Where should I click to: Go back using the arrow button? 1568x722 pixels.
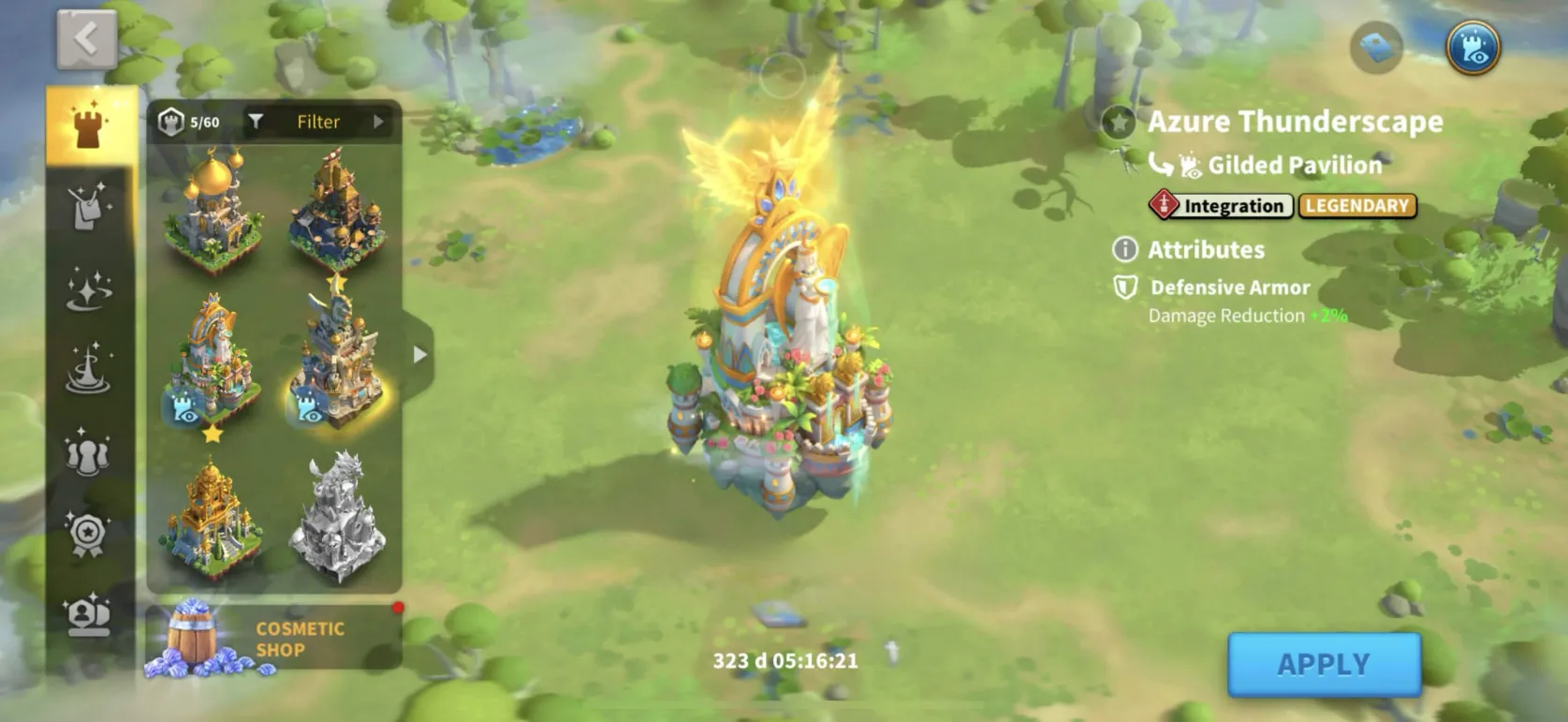(86, 39)
